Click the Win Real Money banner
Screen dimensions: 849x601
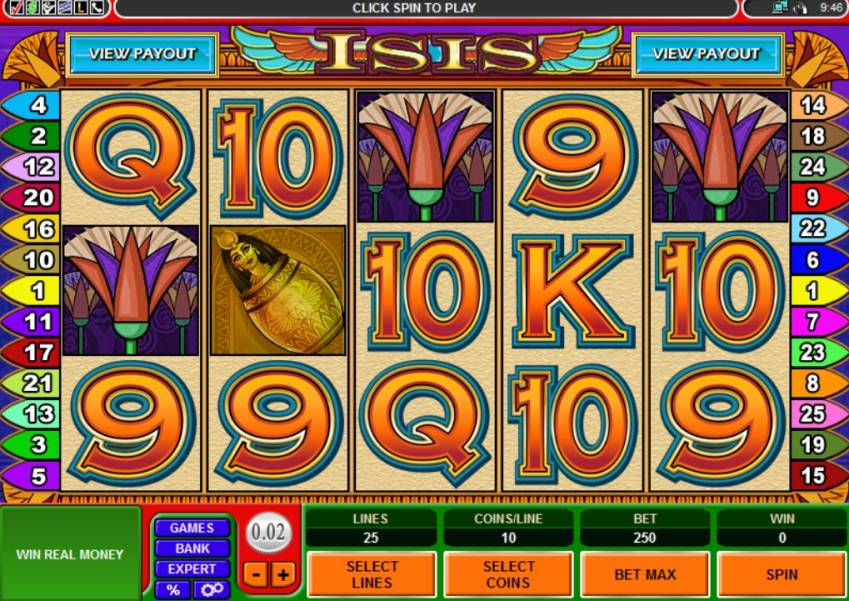pyautogui.click(x=70, y=554)
